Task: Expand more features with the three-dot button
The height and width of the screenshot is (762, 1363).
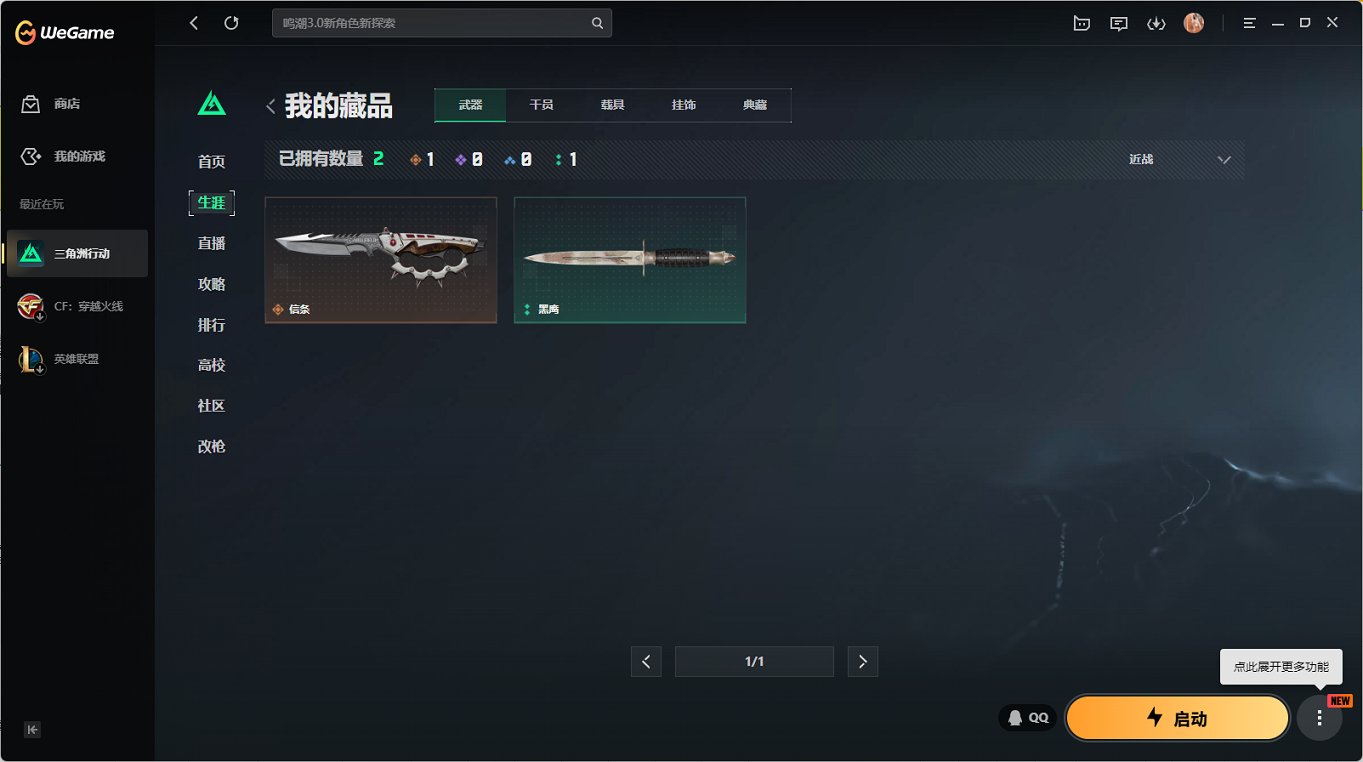Action: click(1319, 717)
